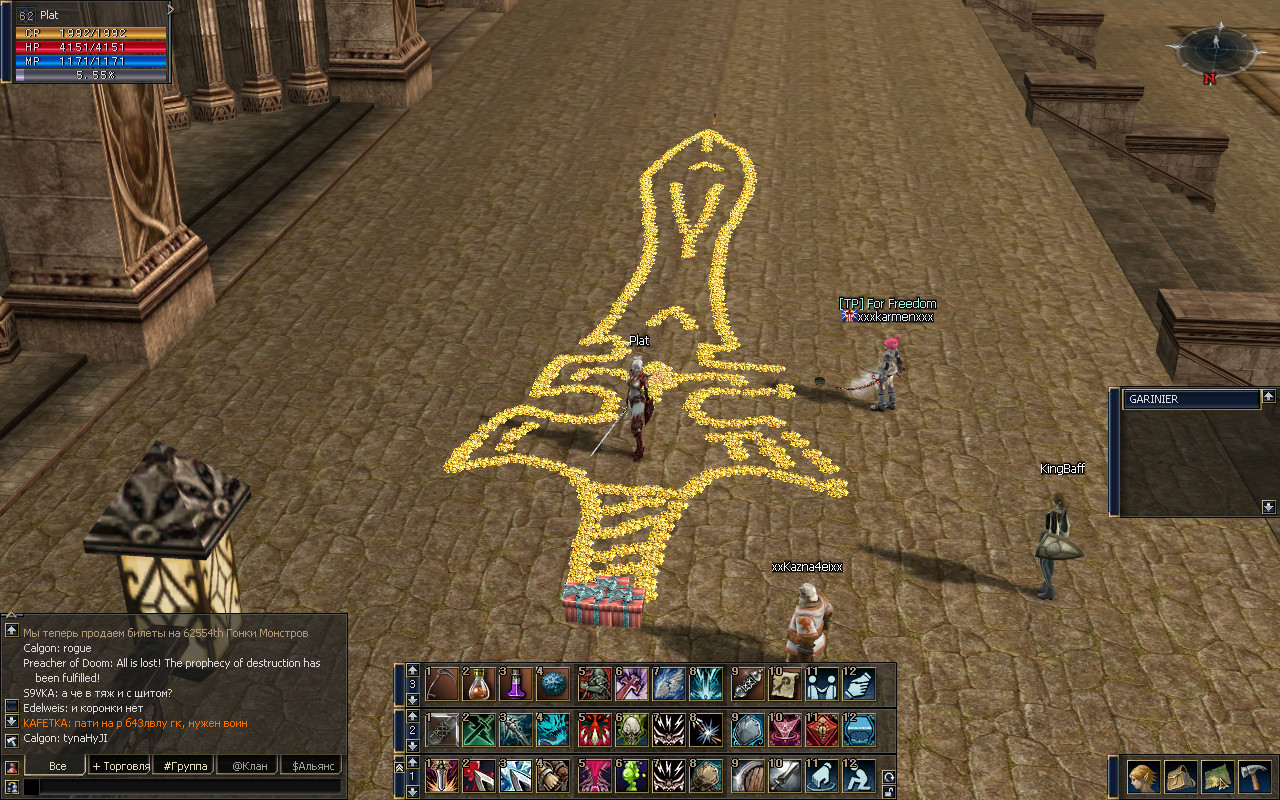This screenshot has height=800, width=1280.
Task: Click the hammer icon in the menu bar
Action: coord(1253,776)
